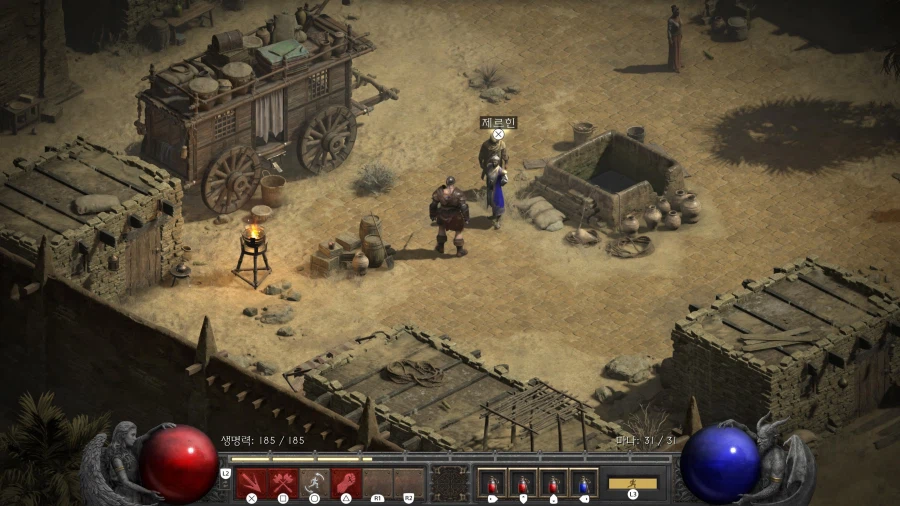Activate the red arrow-burst skill icon
This screenshot has height=506, width=900.
click(x=251, y=482)
